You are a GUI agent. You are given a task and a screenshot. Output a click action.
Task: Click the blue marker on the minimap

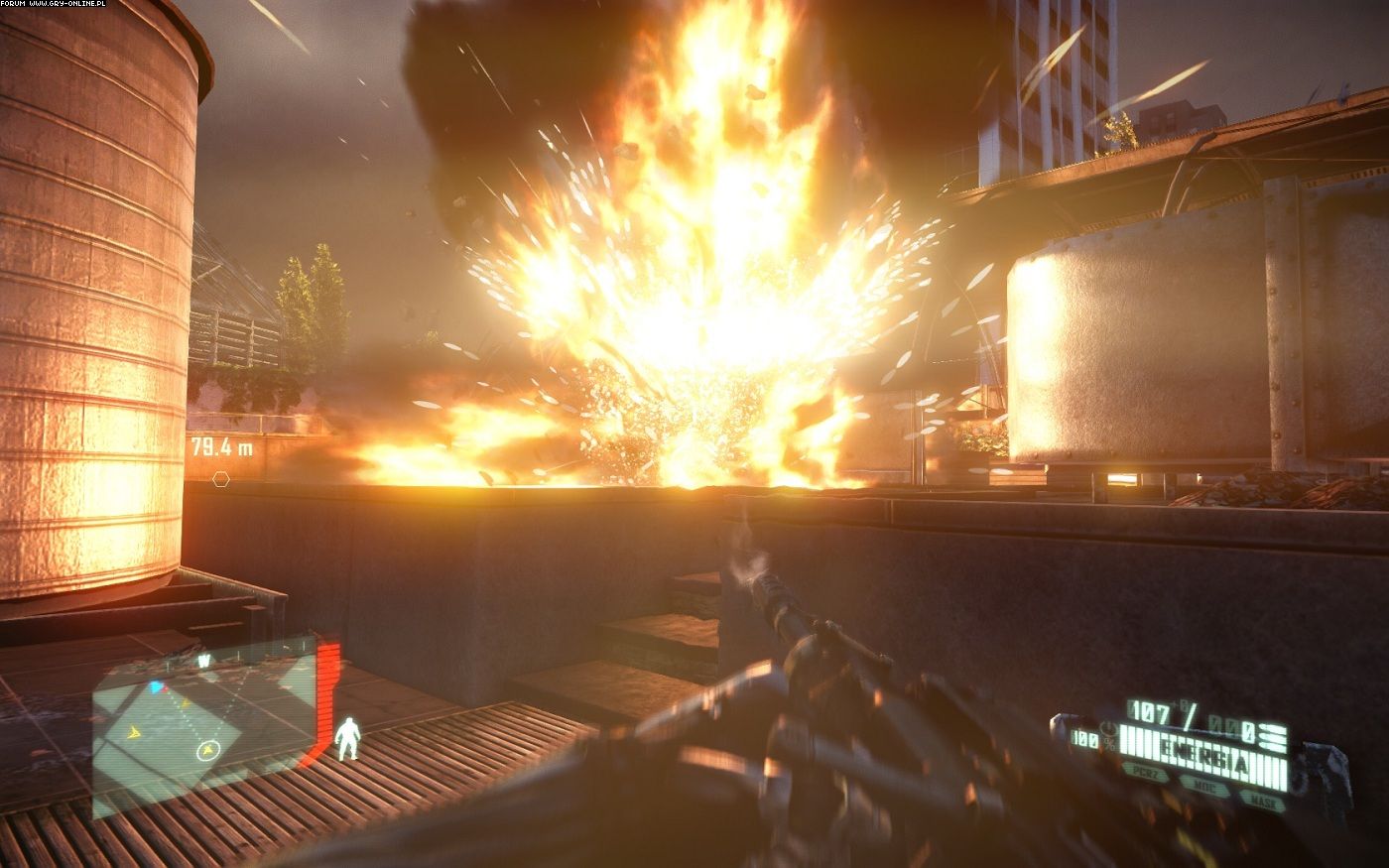point(156,686)
